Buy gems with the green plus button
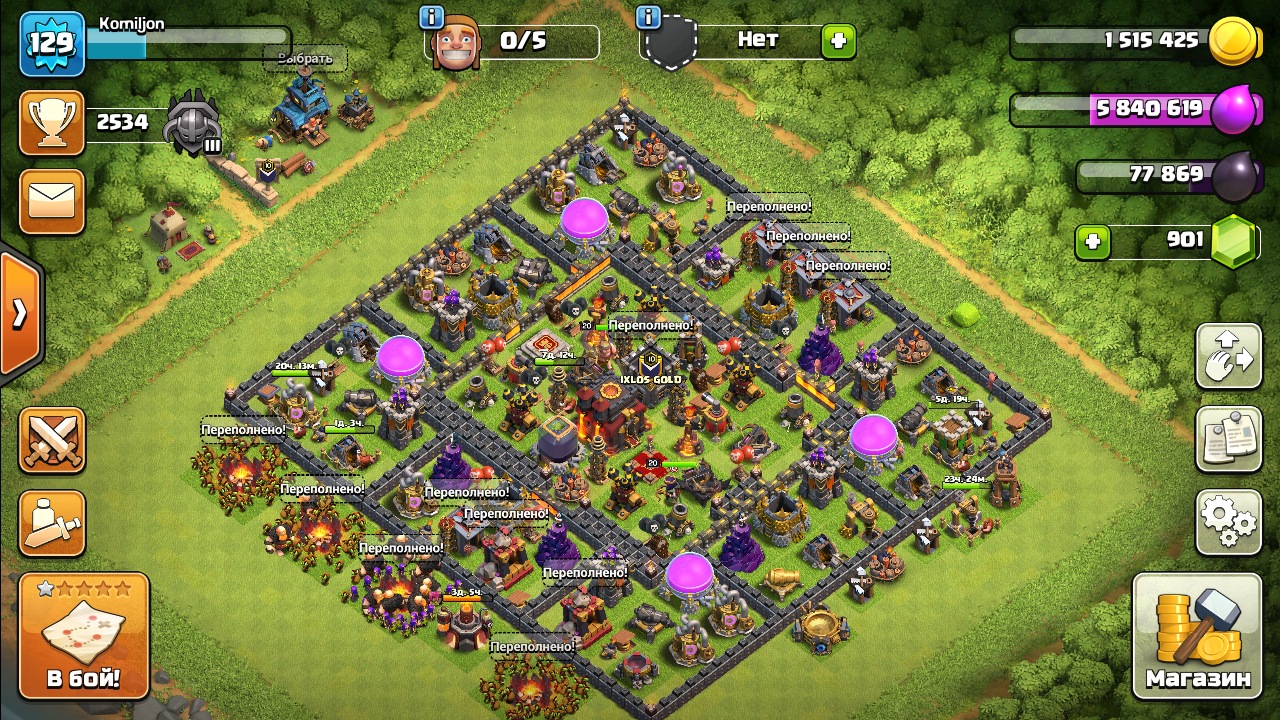This screenshot has height=720, width=1280. click(1093, 241)
